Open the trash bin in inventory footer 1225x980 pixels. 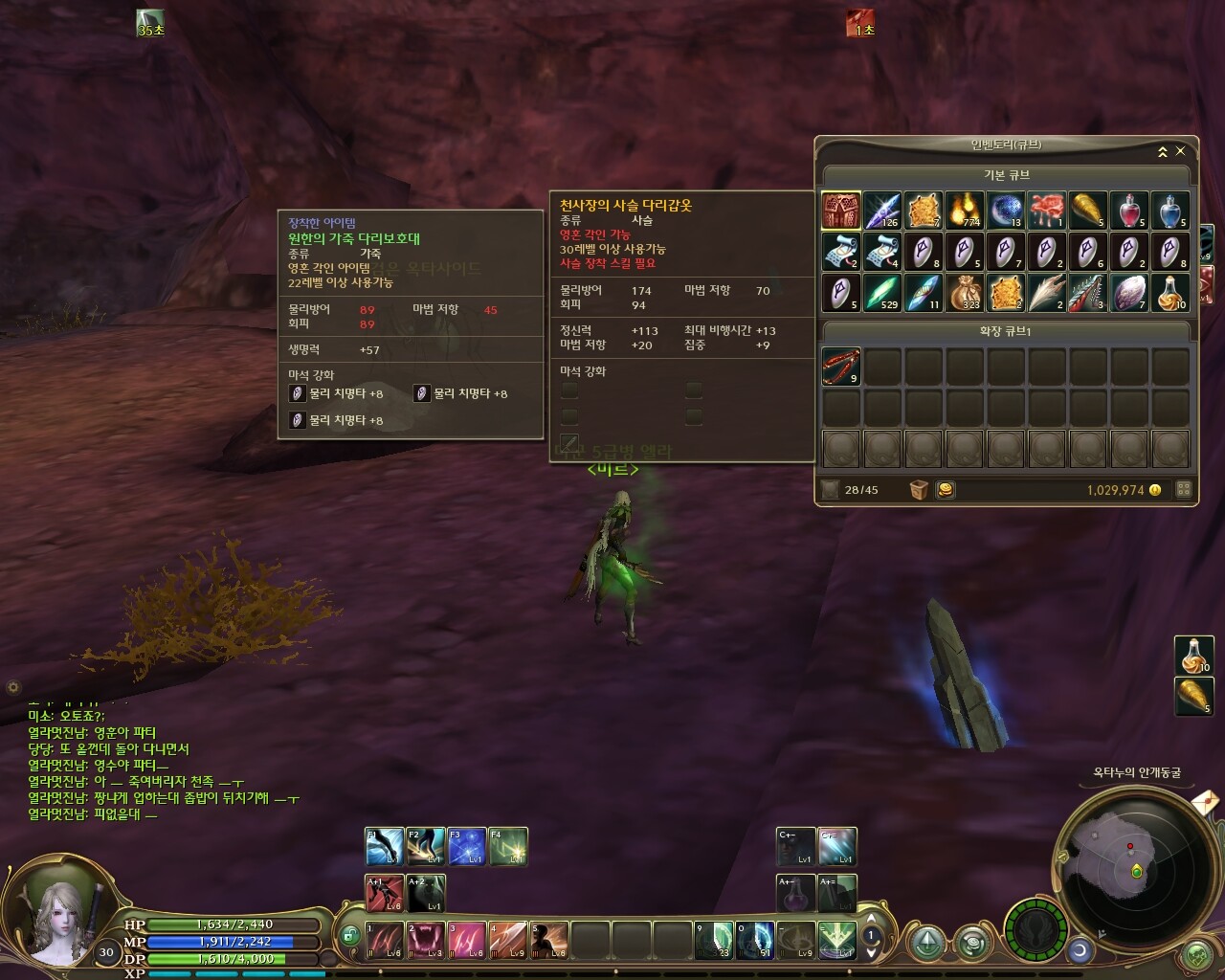919,490
